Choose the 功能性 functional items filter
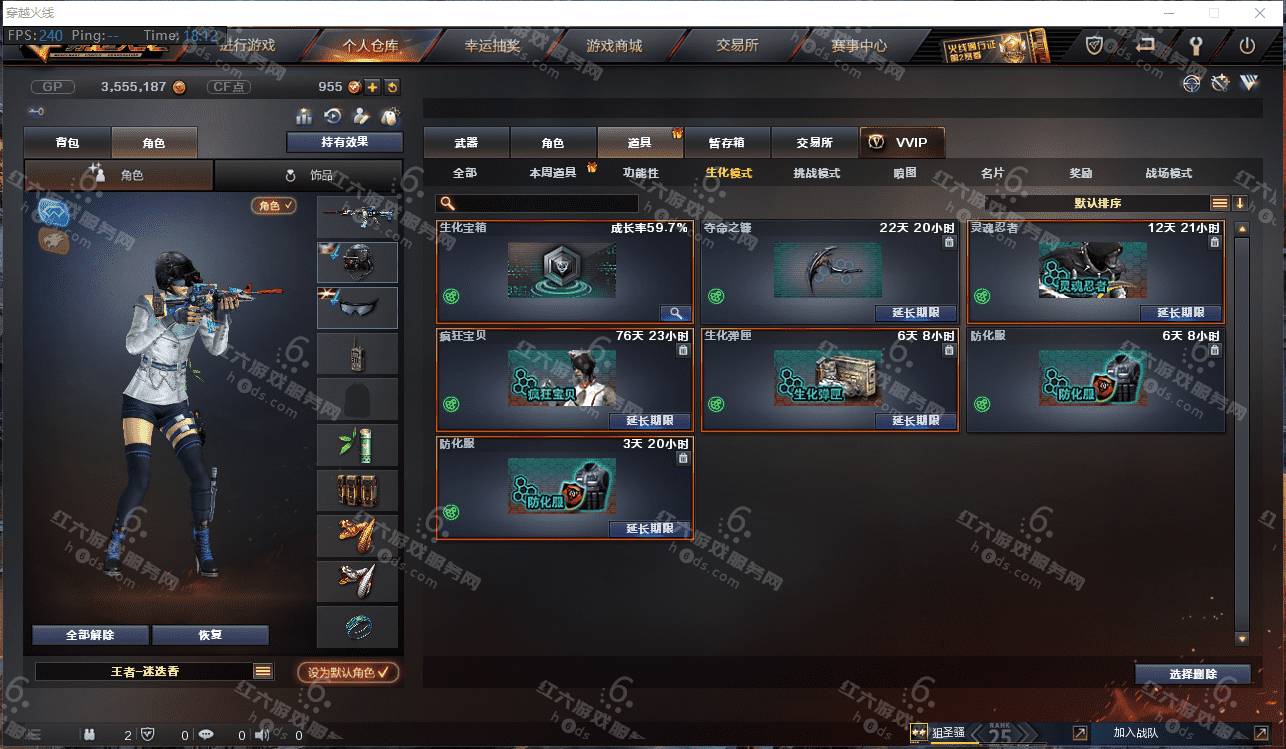 tap(641, 173)
